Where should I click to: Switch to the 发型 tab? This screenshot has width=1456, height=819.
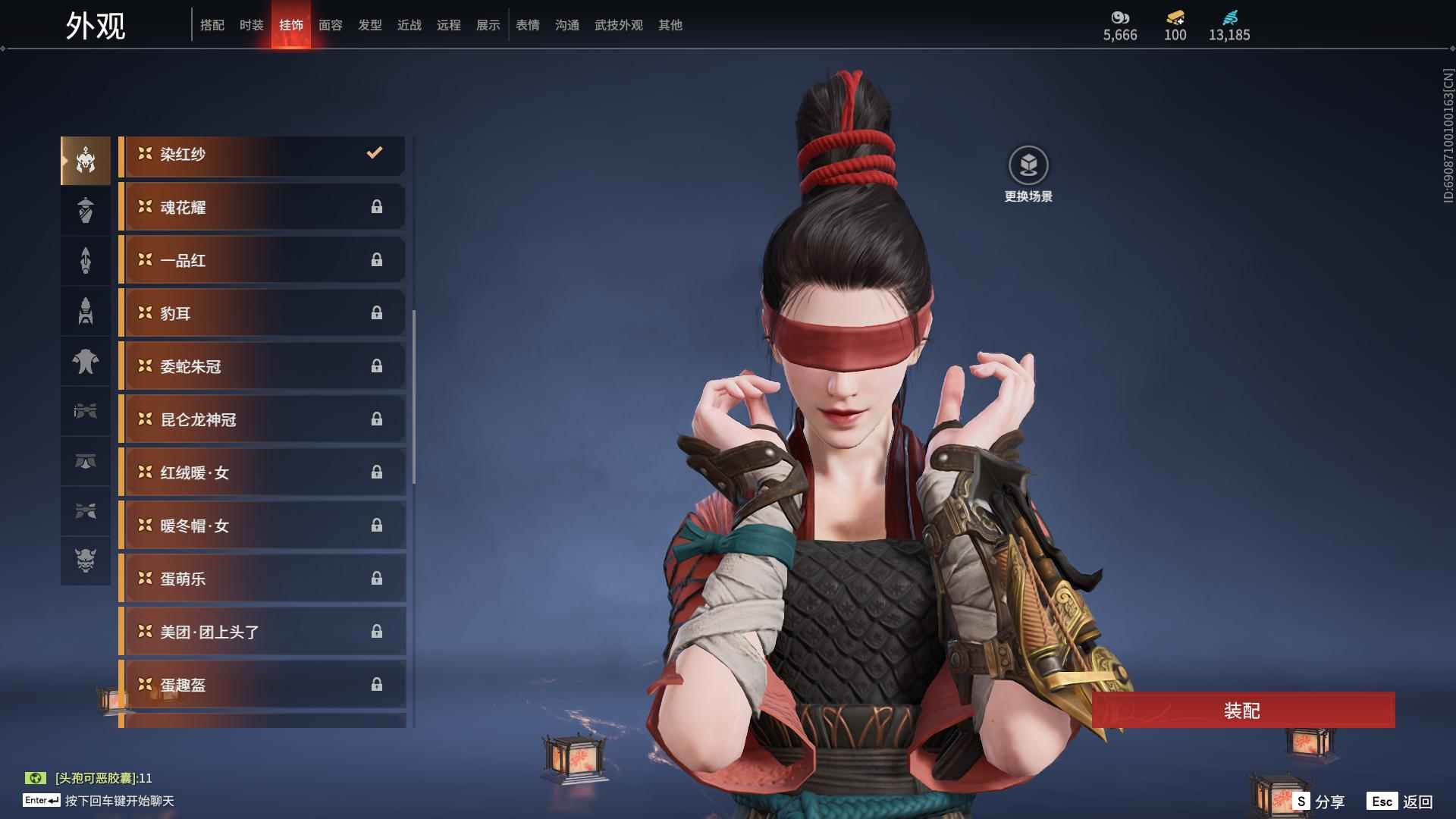369,25
